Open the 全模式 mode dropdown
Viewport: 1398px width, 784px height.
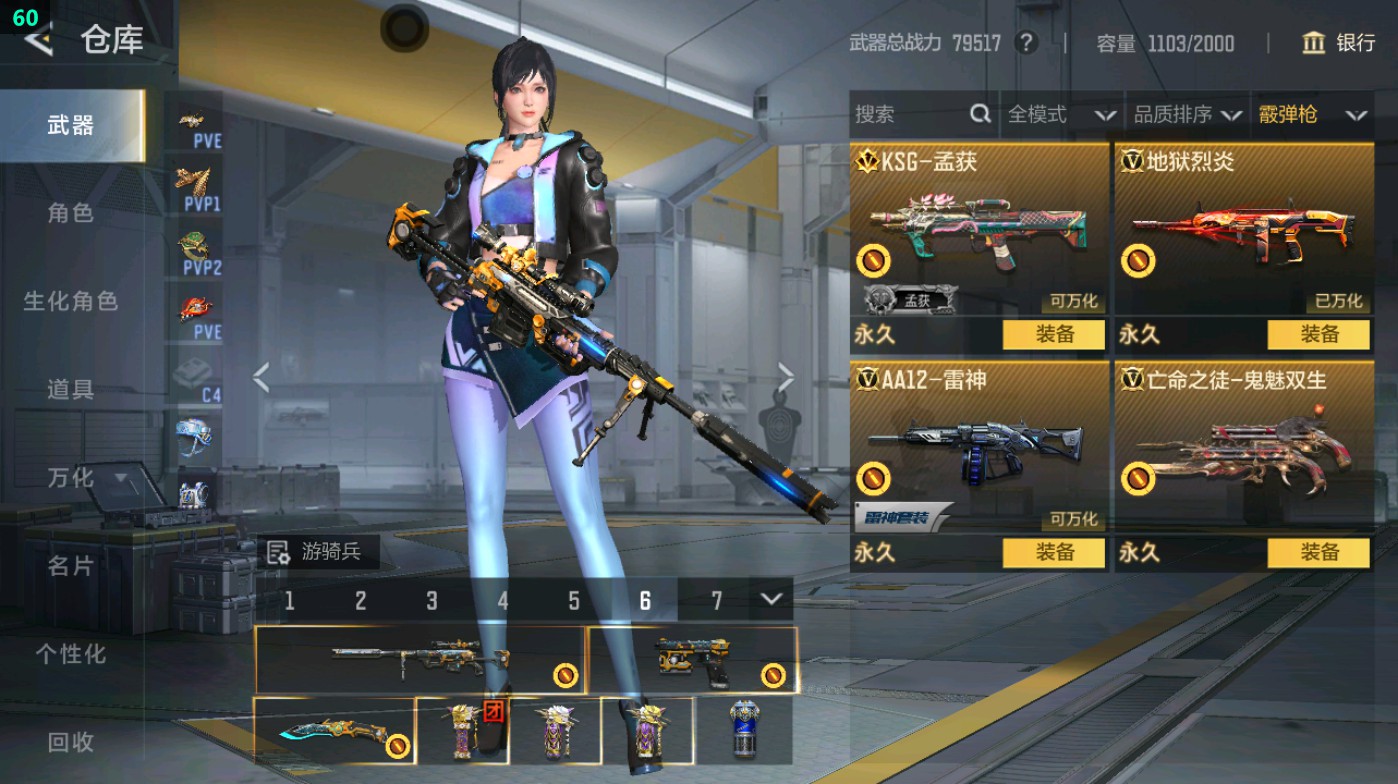(x=1061, y=115)
